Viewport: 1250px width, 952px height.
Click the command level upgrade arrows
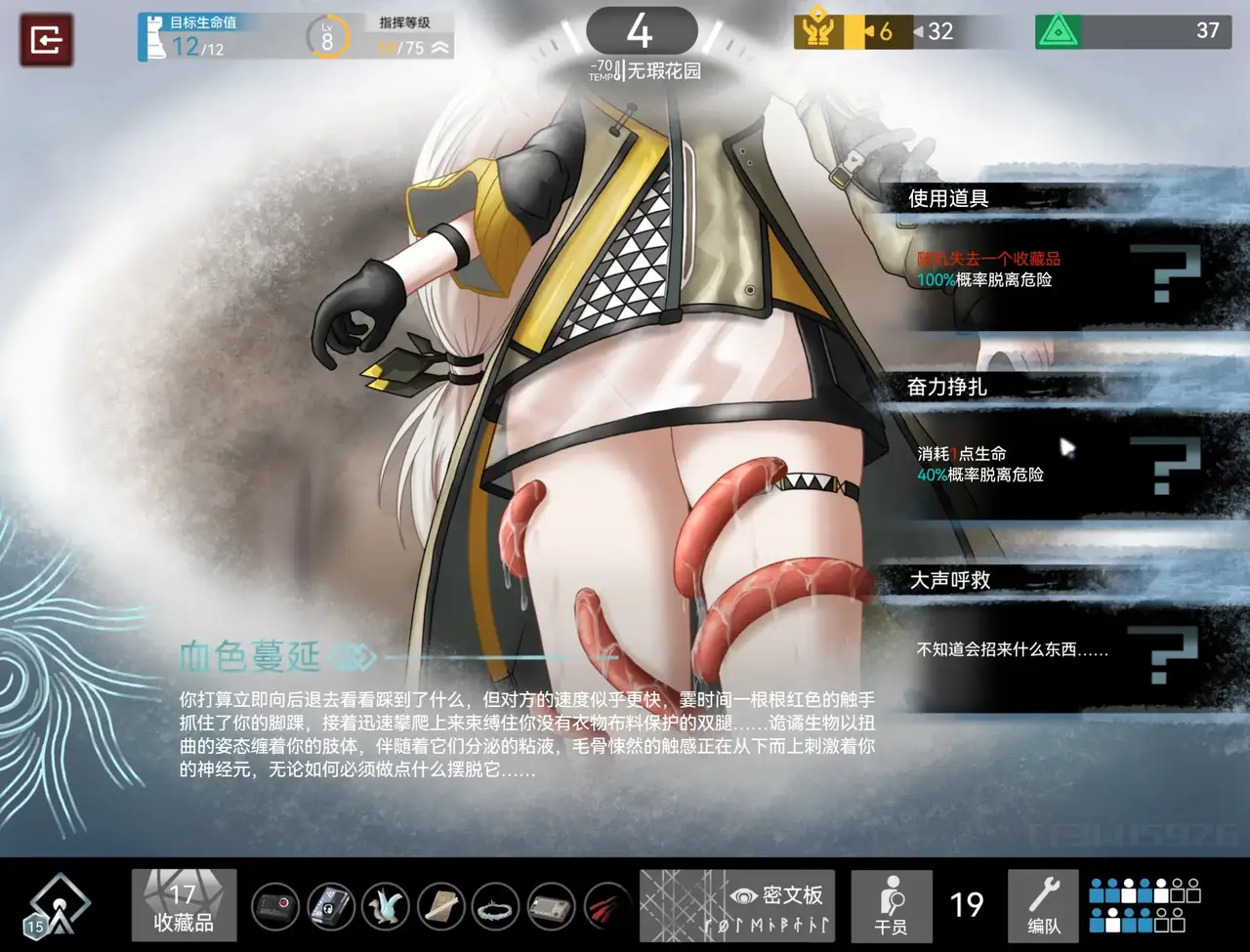click(439, 48)
